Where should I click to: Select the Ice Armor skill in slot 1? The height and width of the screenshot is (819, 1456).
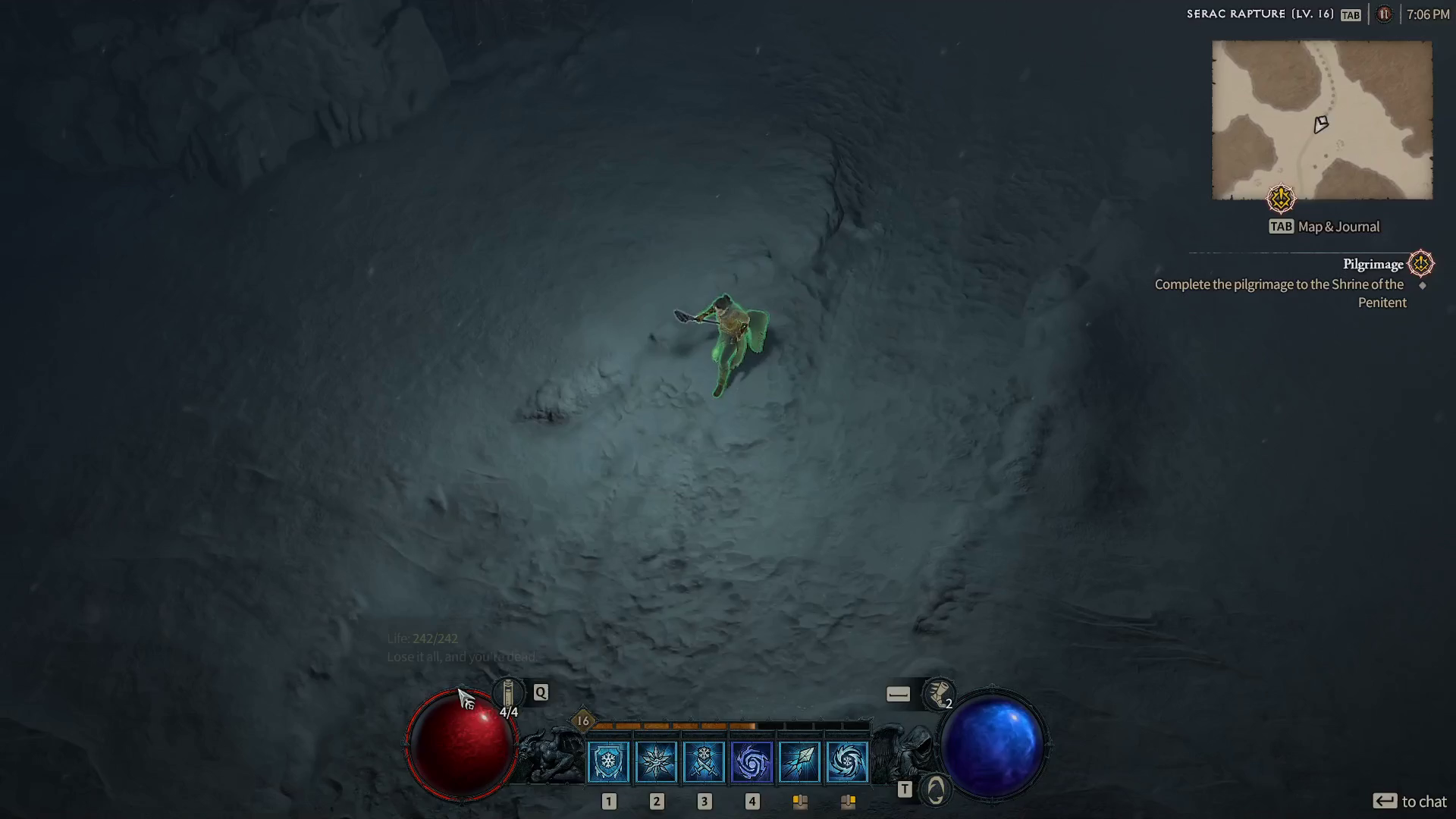[x=609, y=762]
